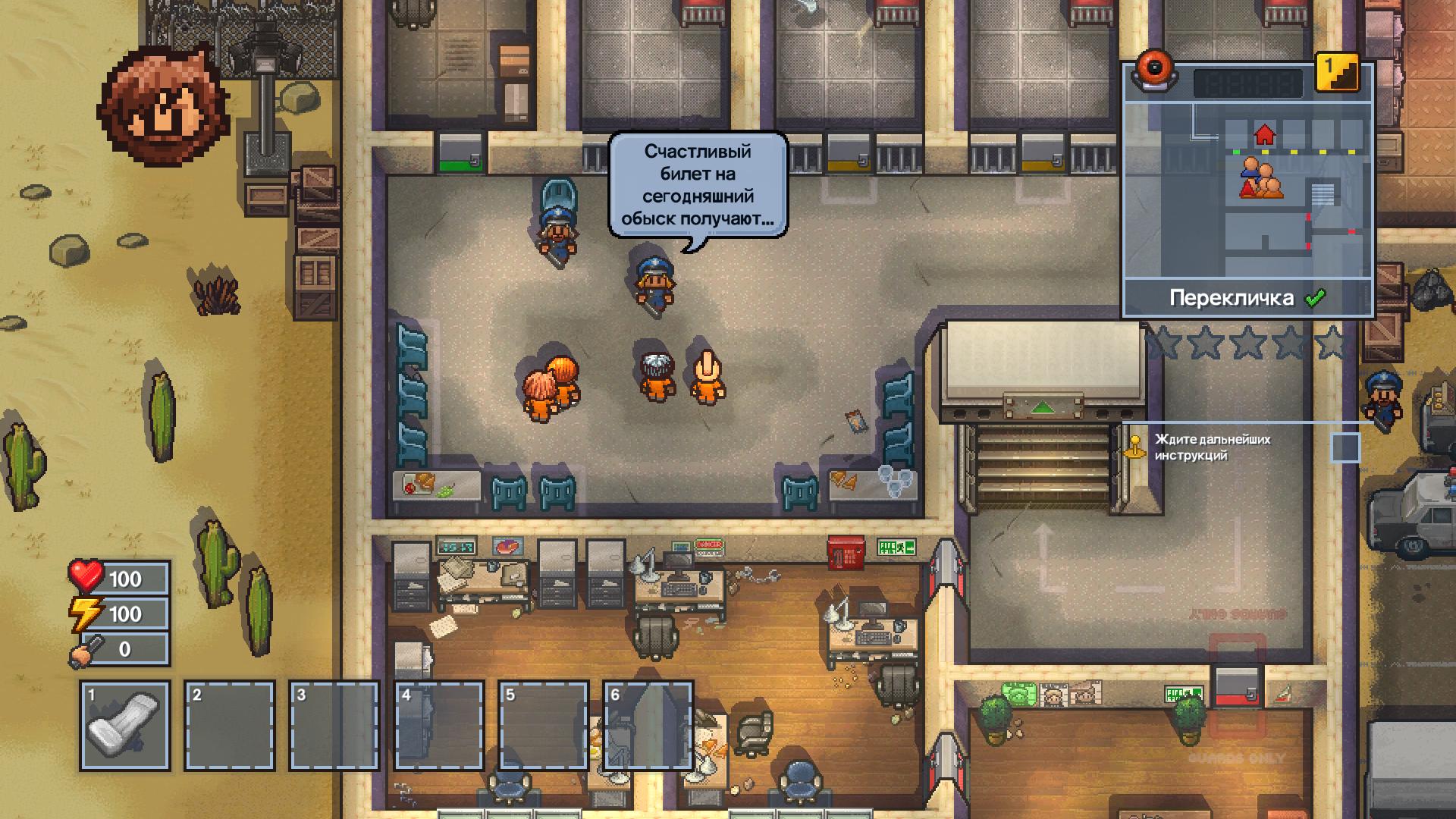Open the prison minimap
Image resolution: width=1456 pixels, height=819 pixels.
point(1247,190)
